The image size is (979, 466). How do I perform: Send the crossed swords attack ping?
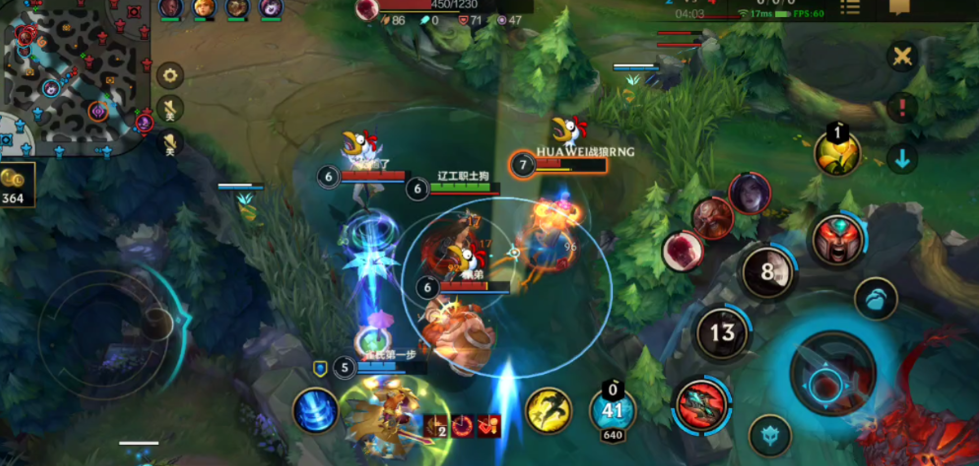(x=903, y=56)
